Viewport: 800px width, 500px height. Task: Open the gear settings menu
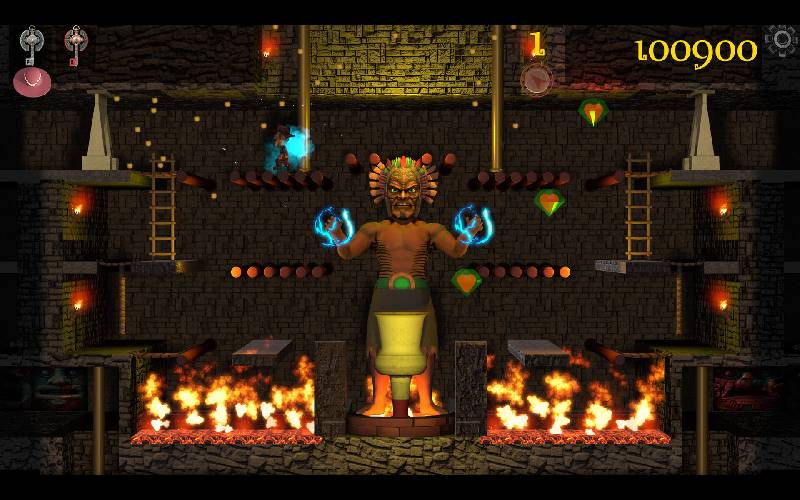(782, 41)
